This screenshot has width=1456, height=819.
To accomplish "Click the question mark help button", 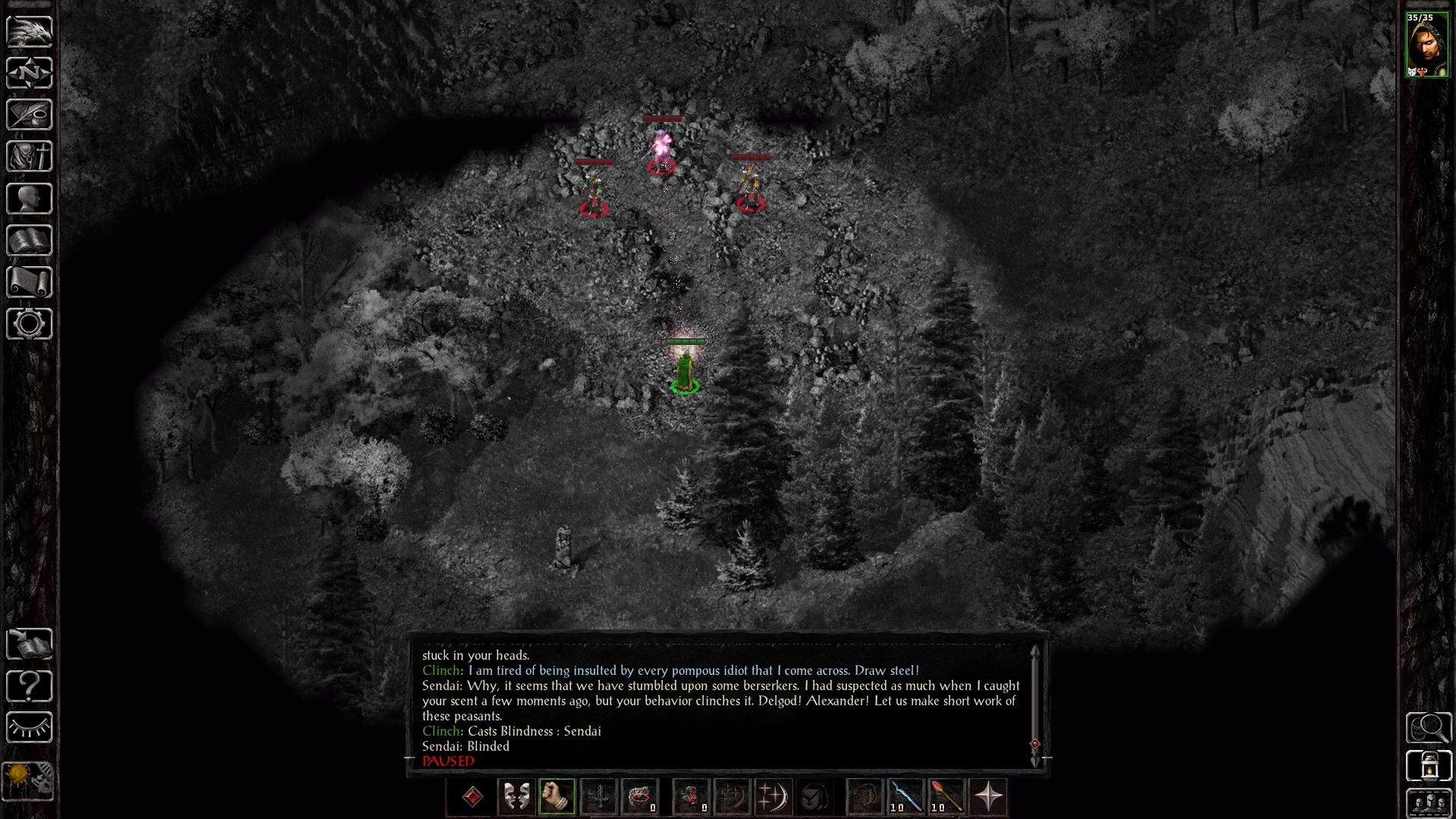I will [30, 686].
